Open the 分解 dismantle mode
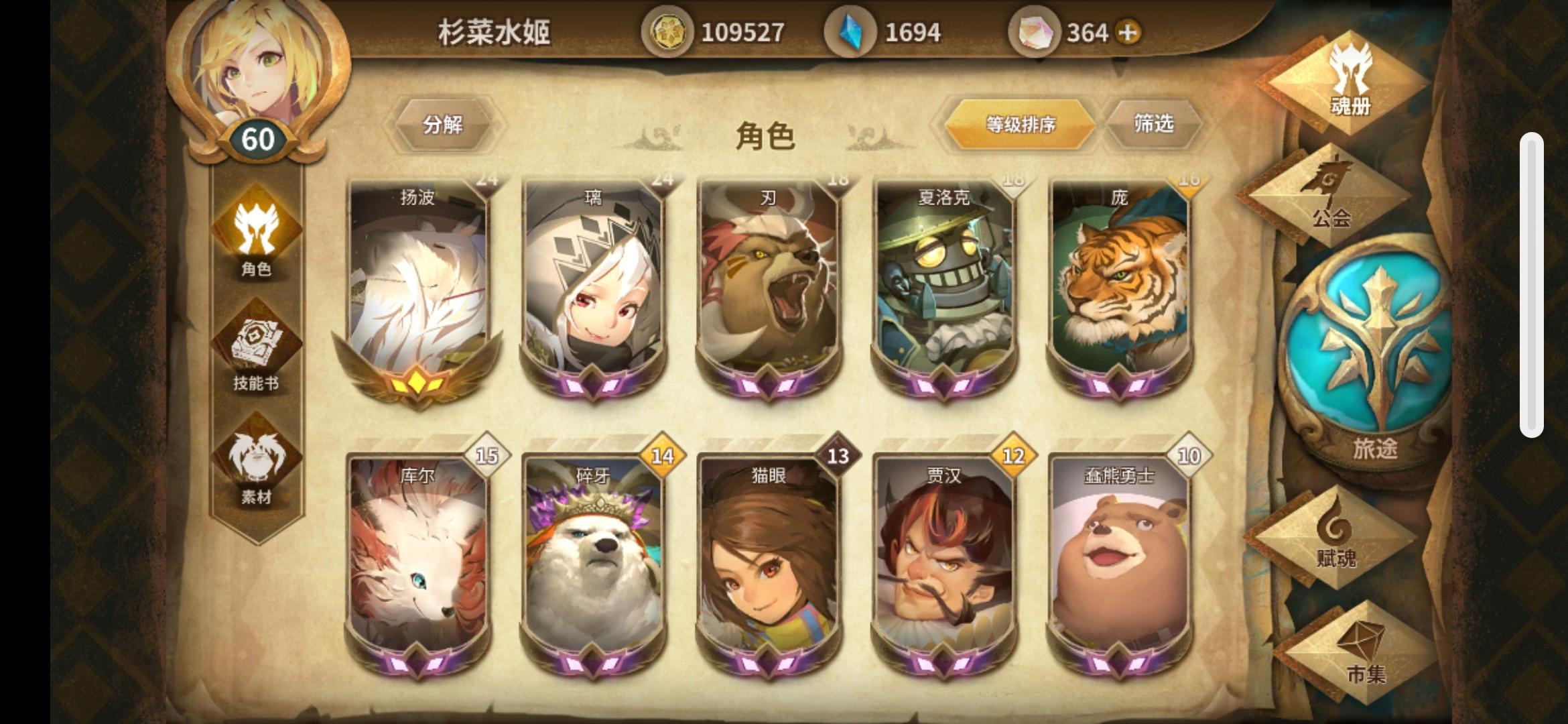The width and height of the screenshot is (1568, 724). coord(444,125)
